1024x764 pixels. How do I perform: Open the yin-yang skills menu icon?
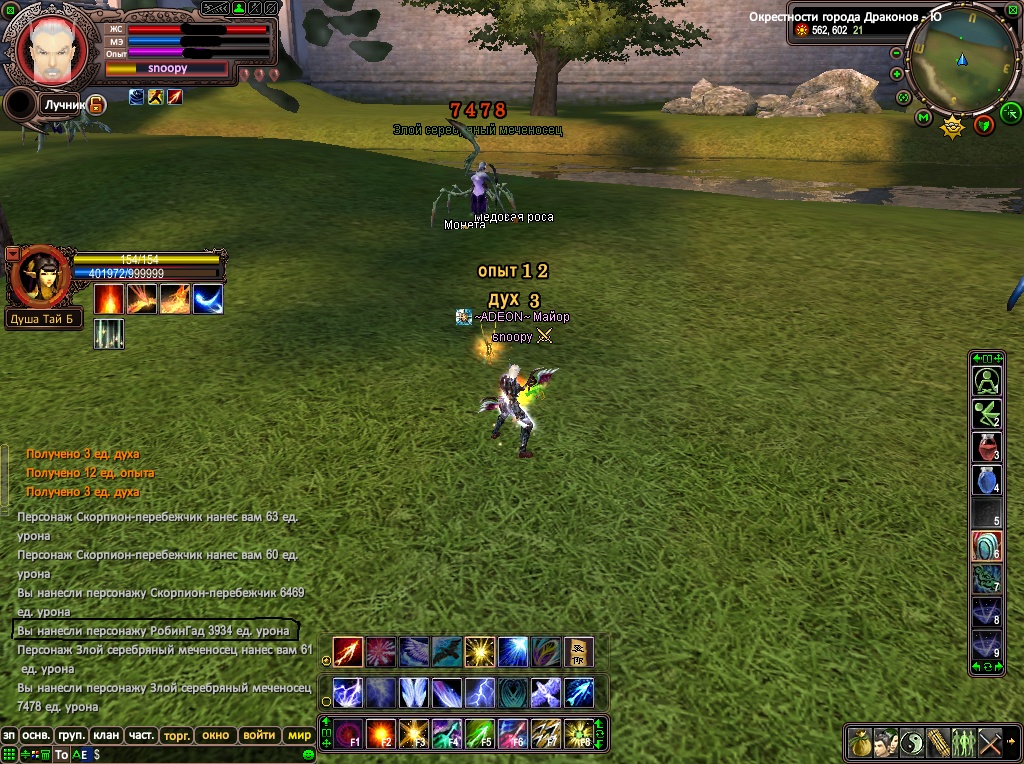pyautogui.click(x=912, y=742)
